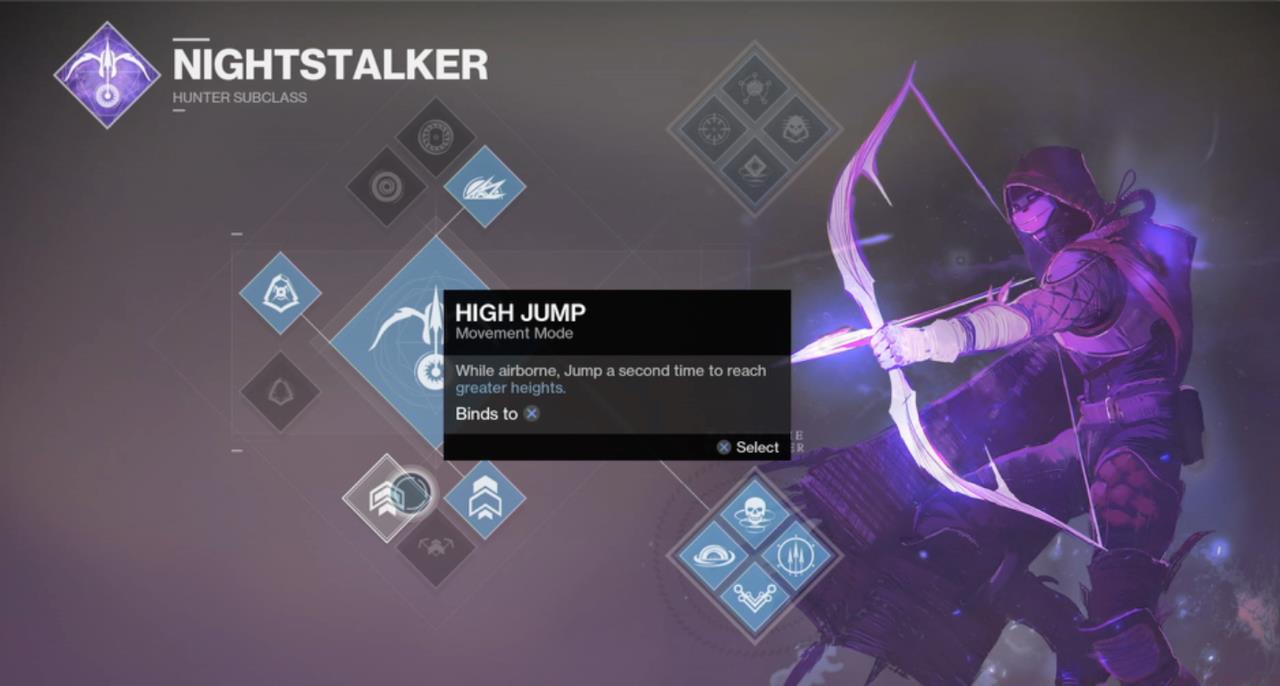Choose the concentric rings grenade node

[x=387, y=186]
